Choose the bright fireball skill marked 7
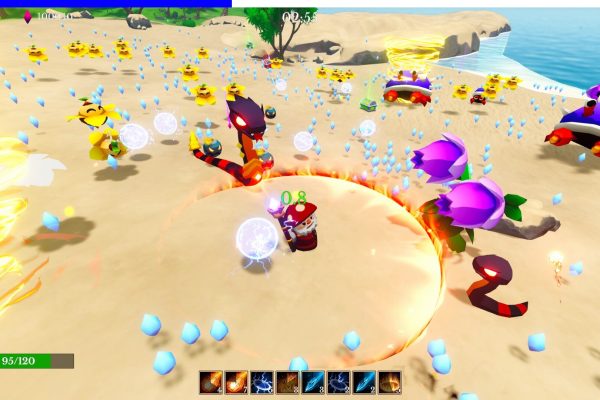 (x=236, y=382)
